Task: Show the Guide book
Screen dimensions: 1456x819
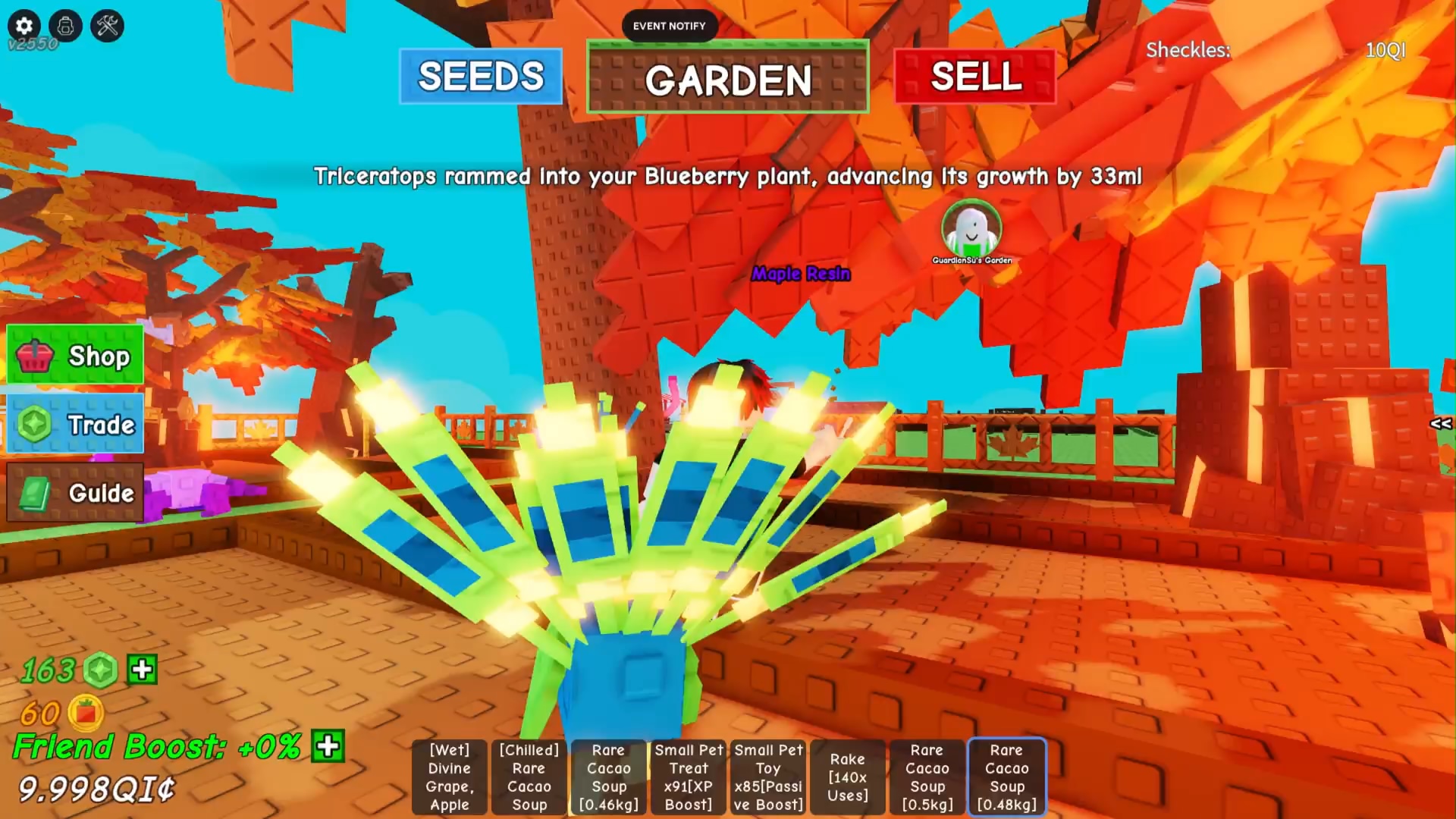Action: pyautogui.click(x=75, y=493)
